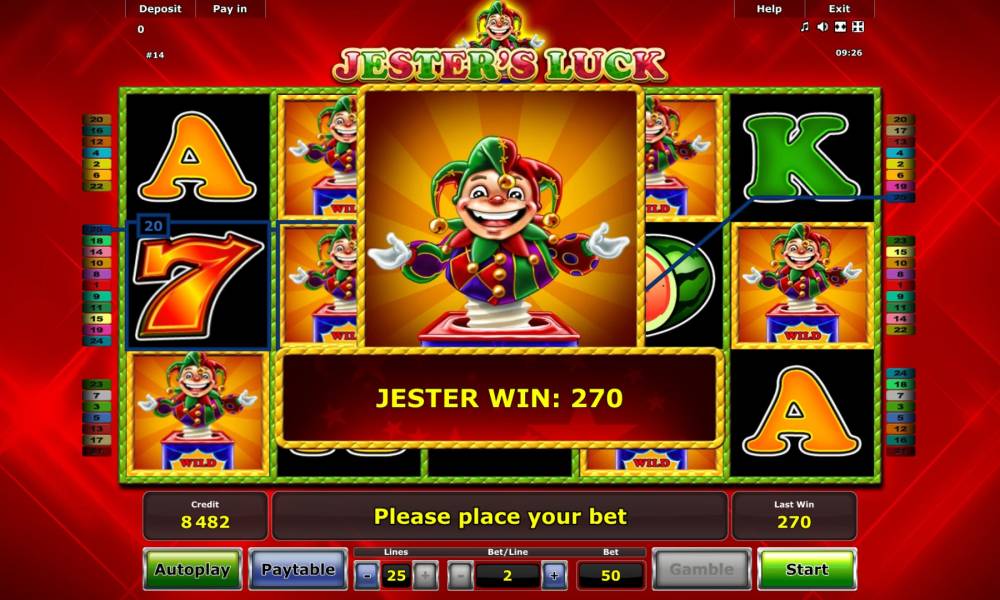Open the Deposit menu
1000x600 pixels.
[x=160, y=9]
